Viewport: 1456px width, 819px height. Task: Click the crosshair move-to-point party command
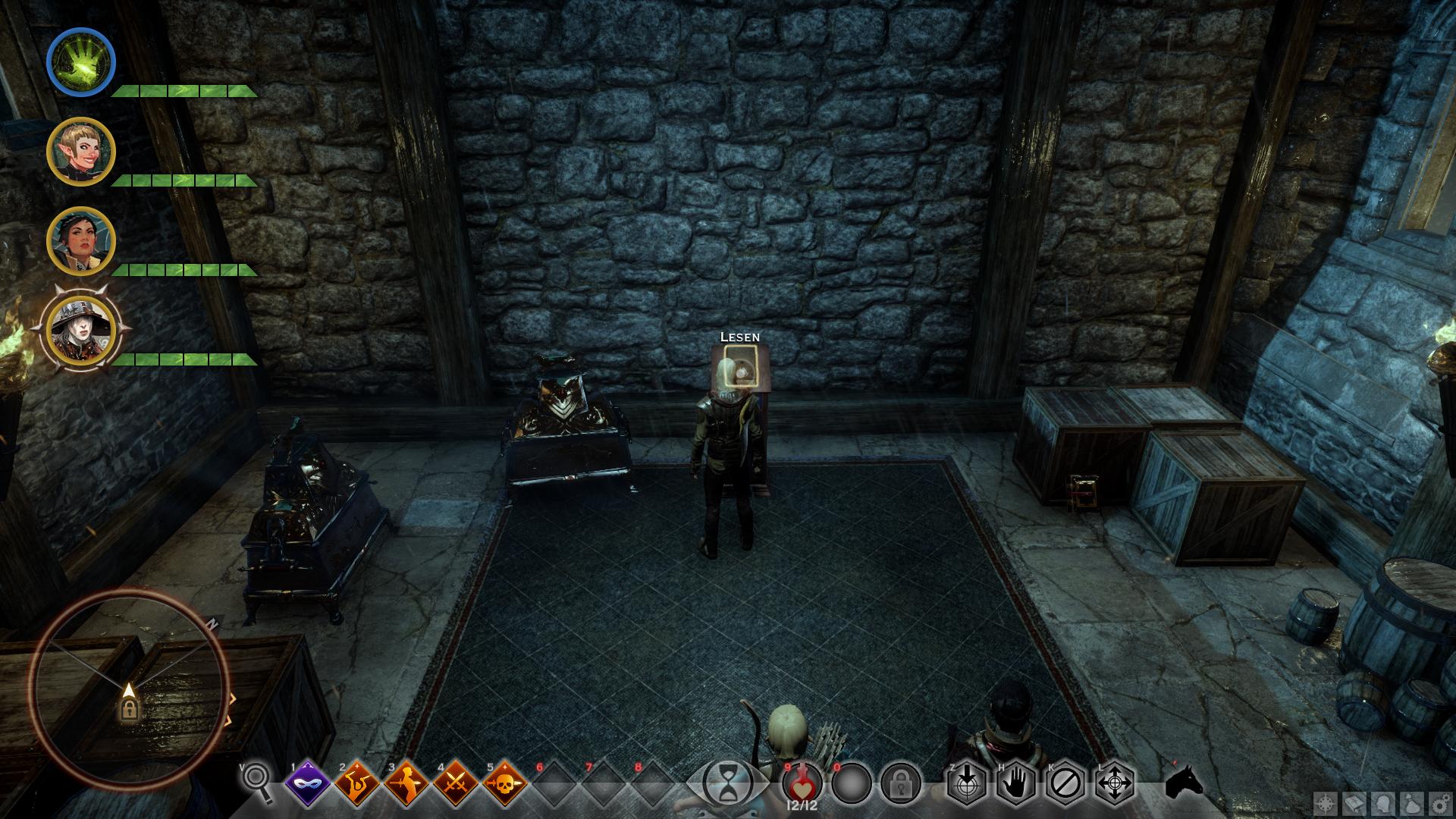(x=1115, y=783)
